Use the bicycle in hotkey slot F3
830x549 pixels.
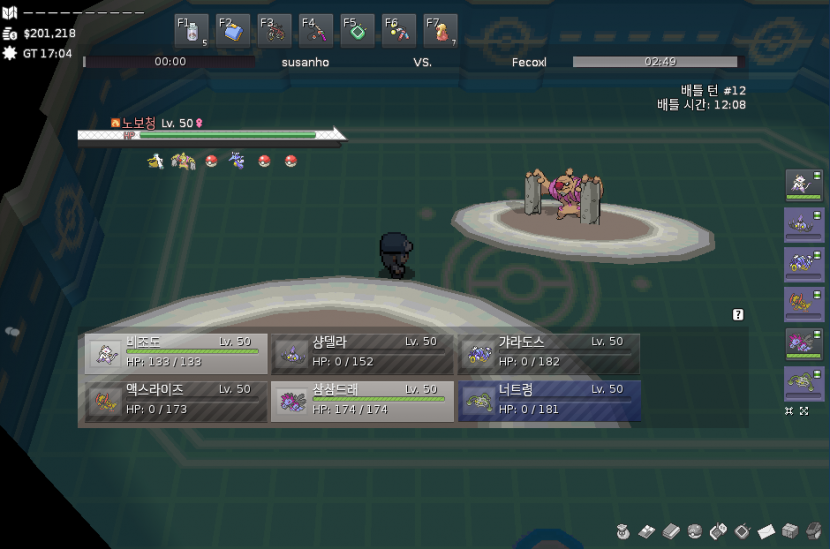click(x=275, y=31)
